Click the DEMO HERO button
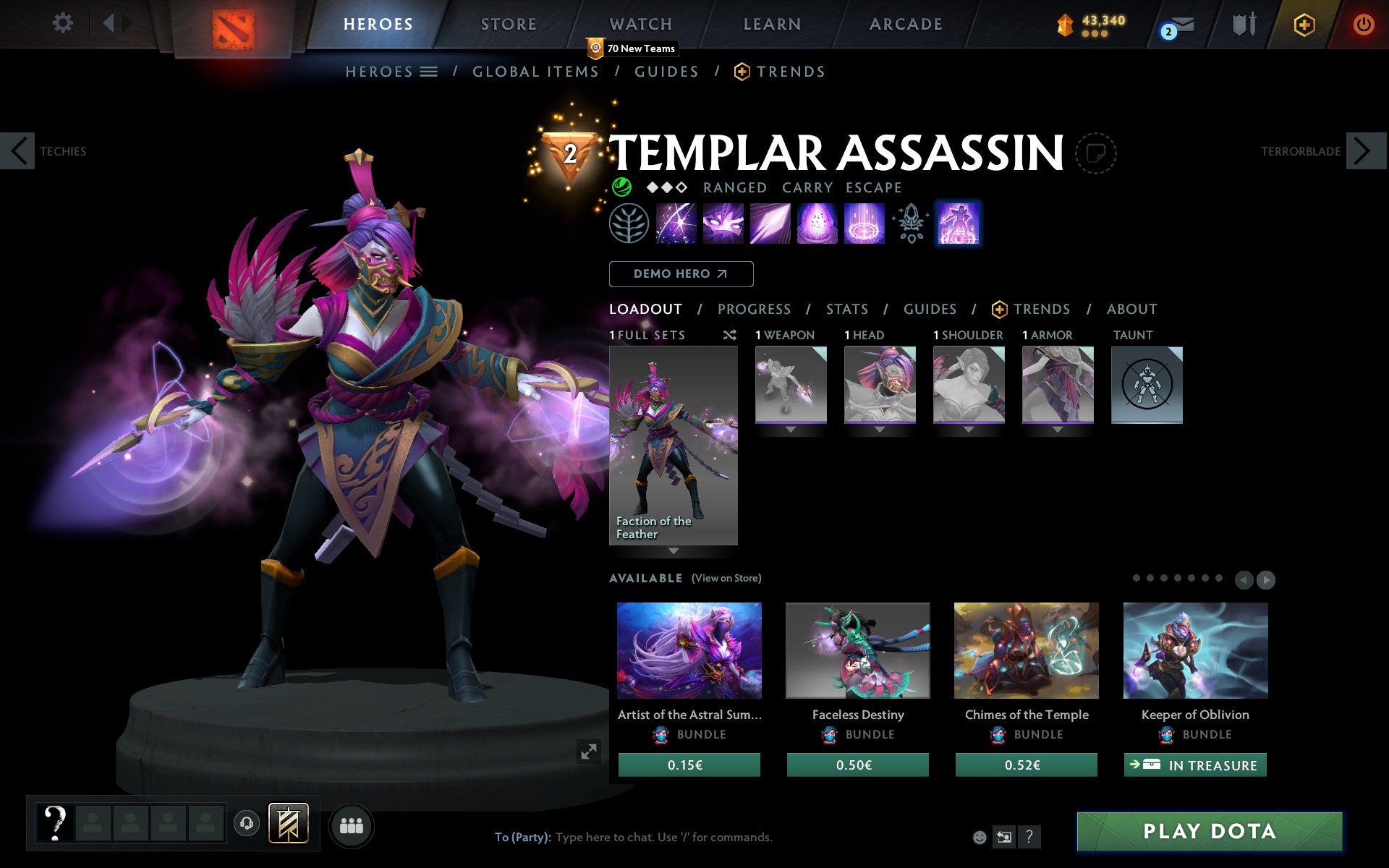The height and width of the screenshot is (868, 1389). click(681, 274)
